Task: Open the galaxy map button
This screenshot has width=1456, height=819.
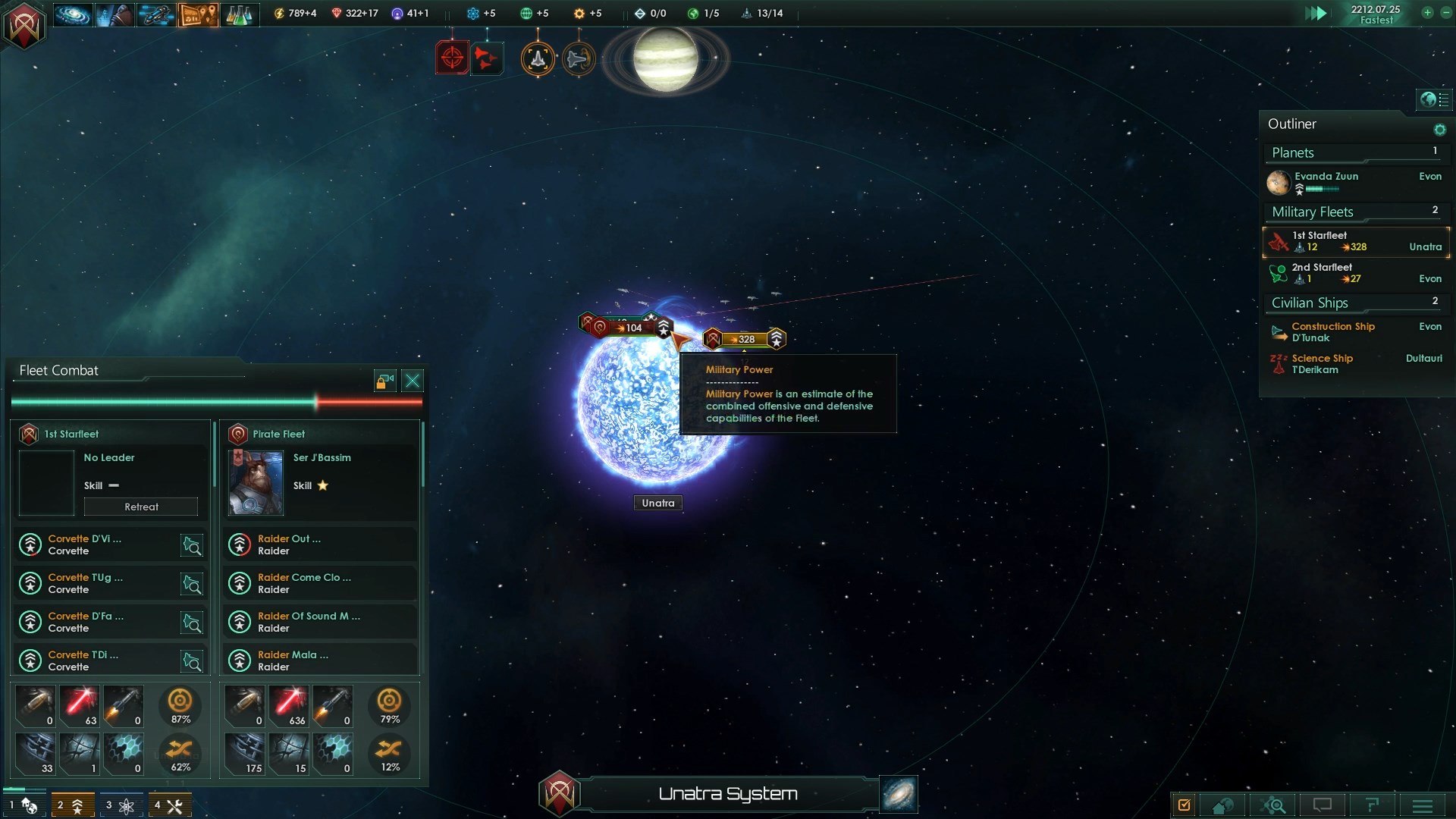Action: (899, 794)
